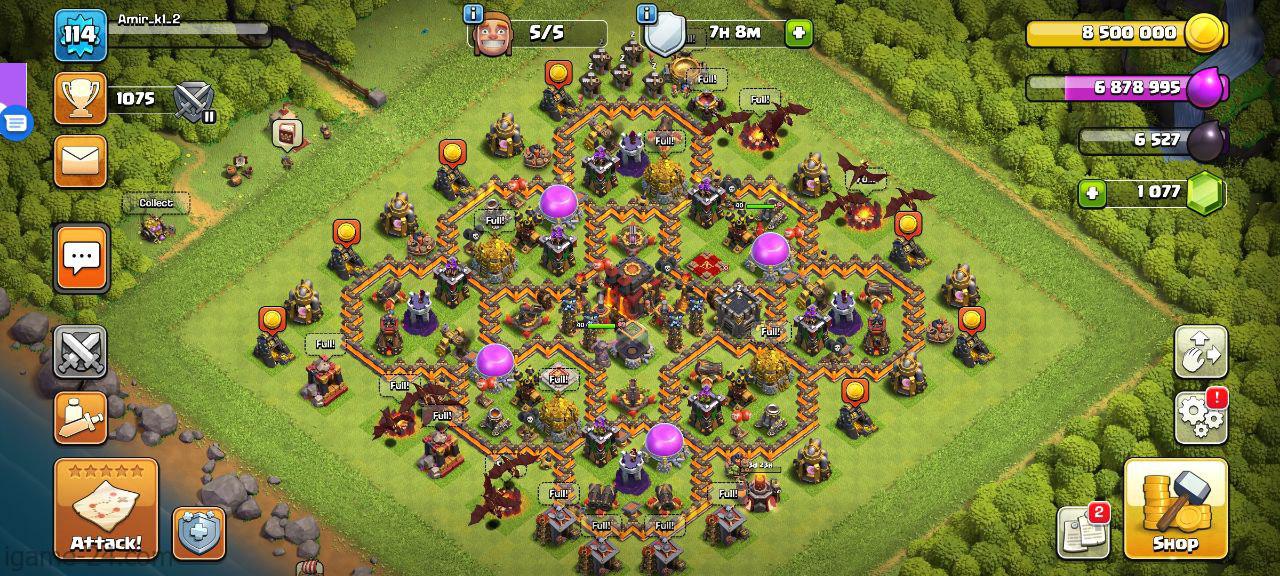The height and width of the screenshot is (576, 1280).
Task: Open the chat speech bubble
Action: [81, 258]
